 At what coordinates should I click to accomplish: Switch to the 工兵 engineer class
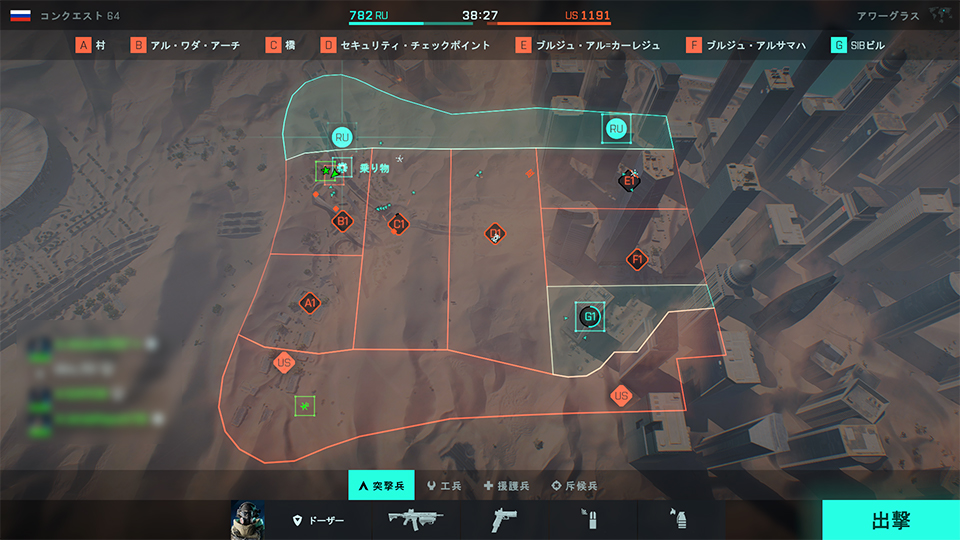click(444, 486)
